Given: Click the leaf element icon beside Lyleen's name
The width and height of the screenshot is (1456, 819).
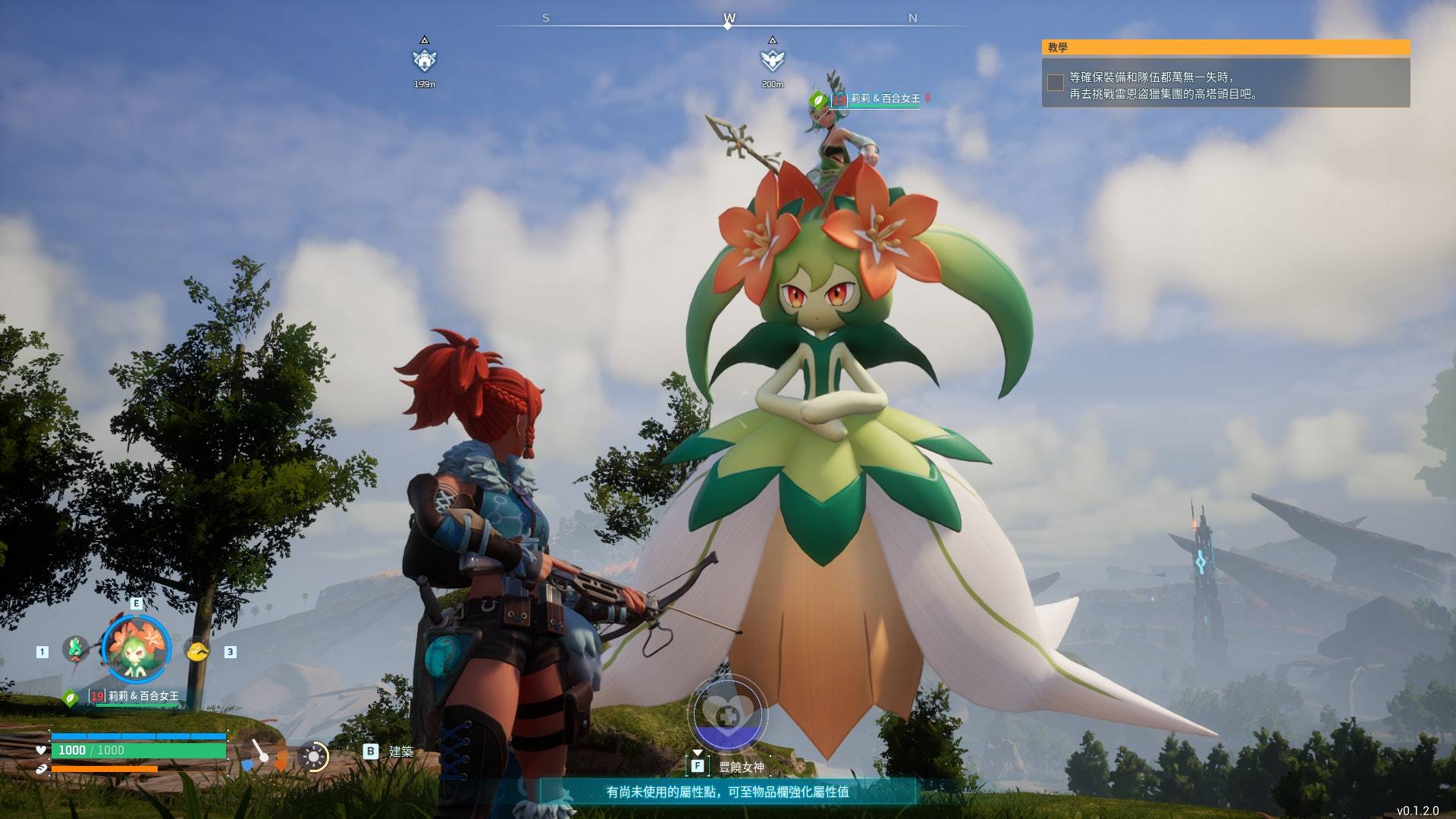Looking at the screenshot, I should pos(71,698).
